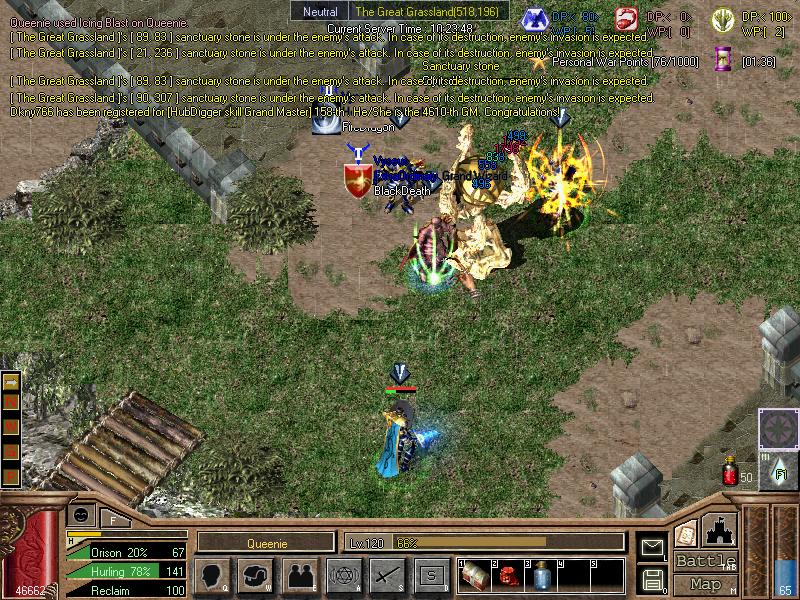
Task: Click the square S button
Action: pyautogui.click(x=431, y=576)
